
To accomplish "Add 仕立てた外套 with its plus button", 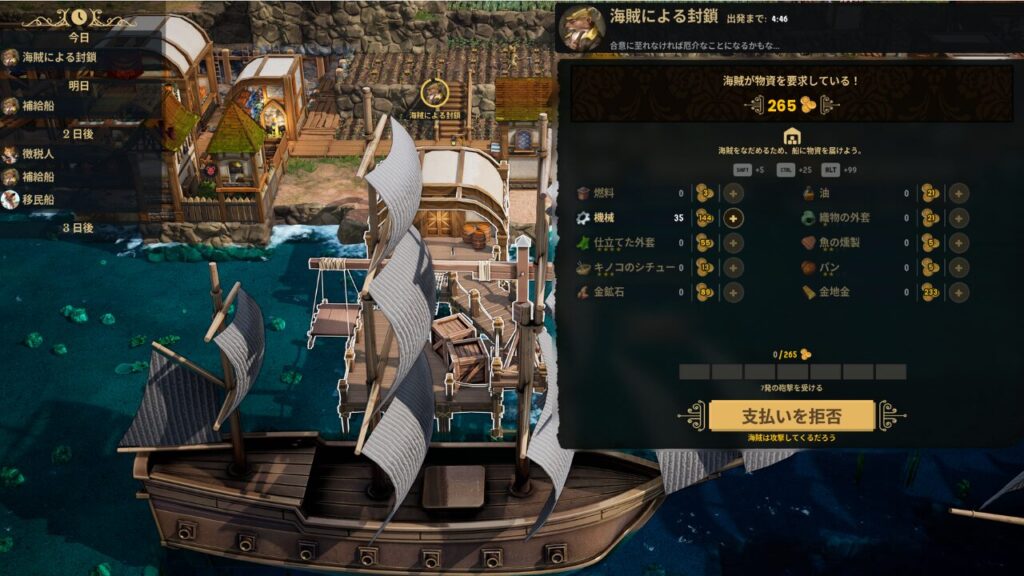I will tap(733, 243).
